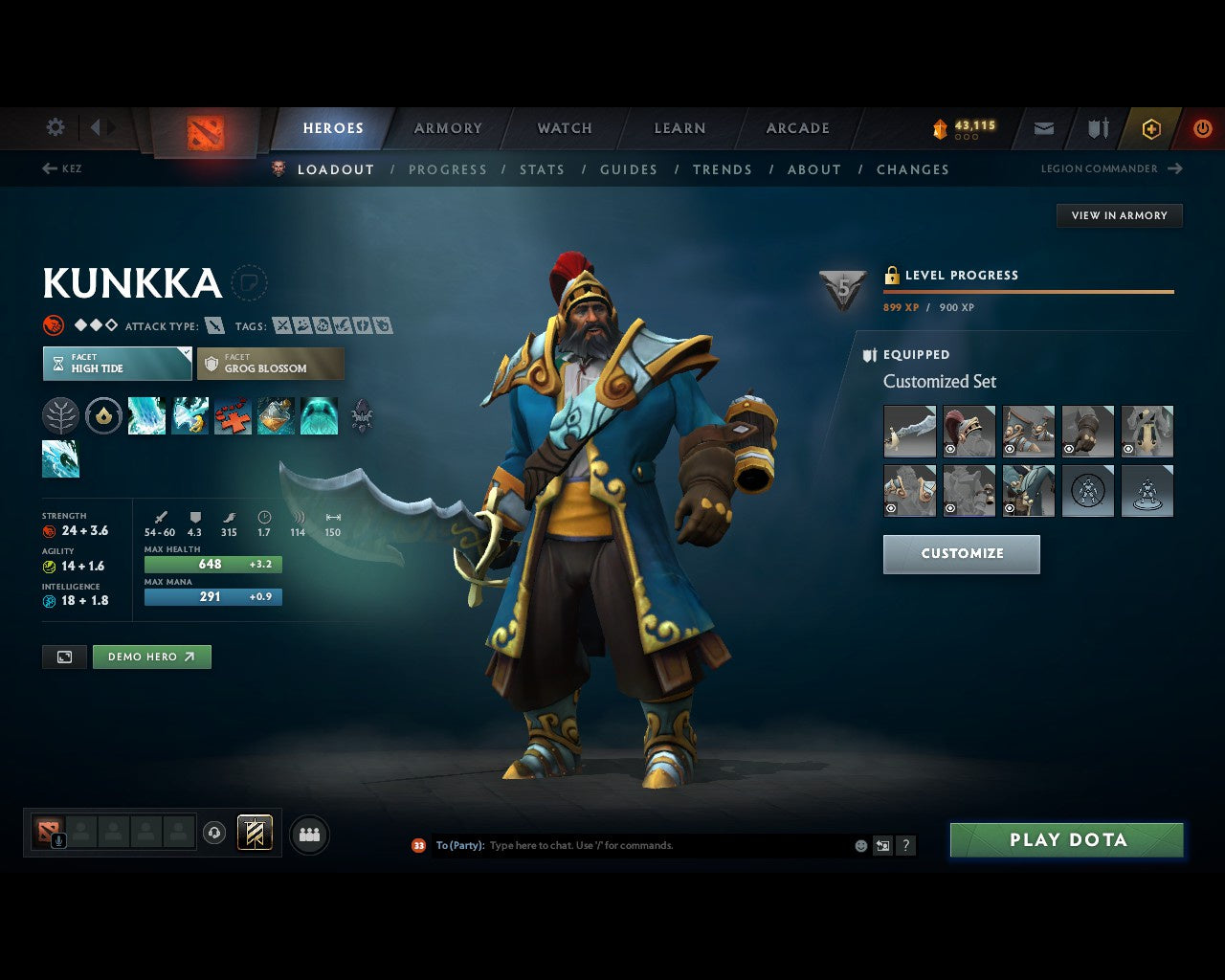
Task: Open the mail inbox icon in top bar
Action: pos(1043,127)
